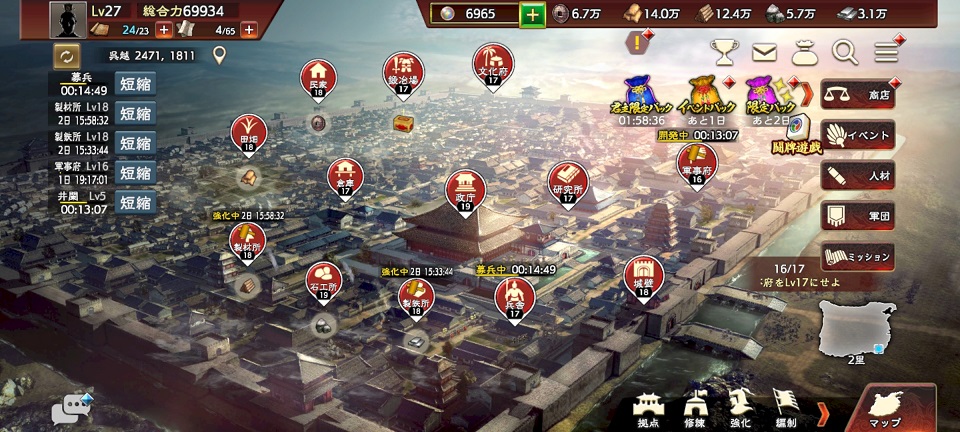Open the 軍団 legion menu
Viewport: 960px width, 432px height.
[x=857, y=216]
